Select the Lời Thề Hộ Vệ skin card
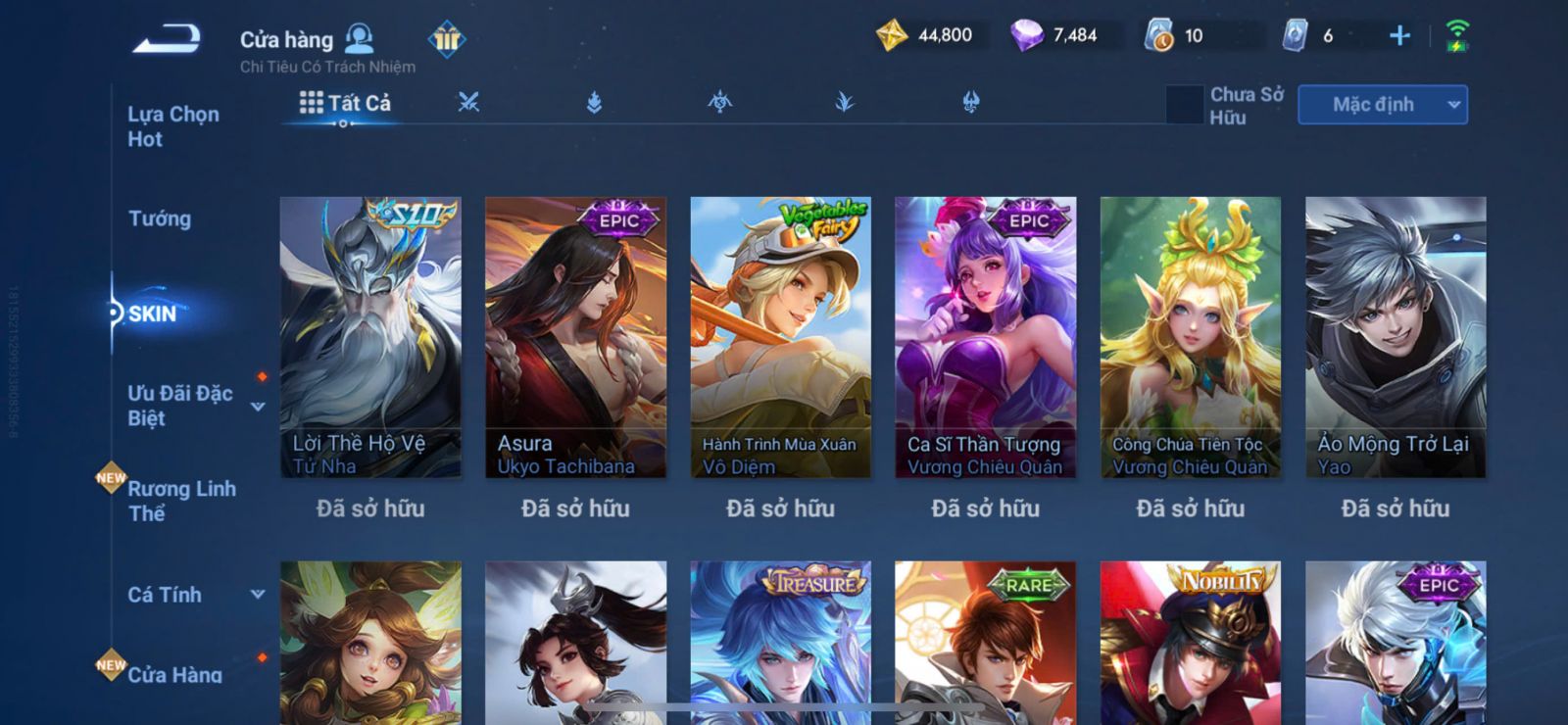Image resolution: width=1568 pixels, height=725 pixels. click(370, 337)
